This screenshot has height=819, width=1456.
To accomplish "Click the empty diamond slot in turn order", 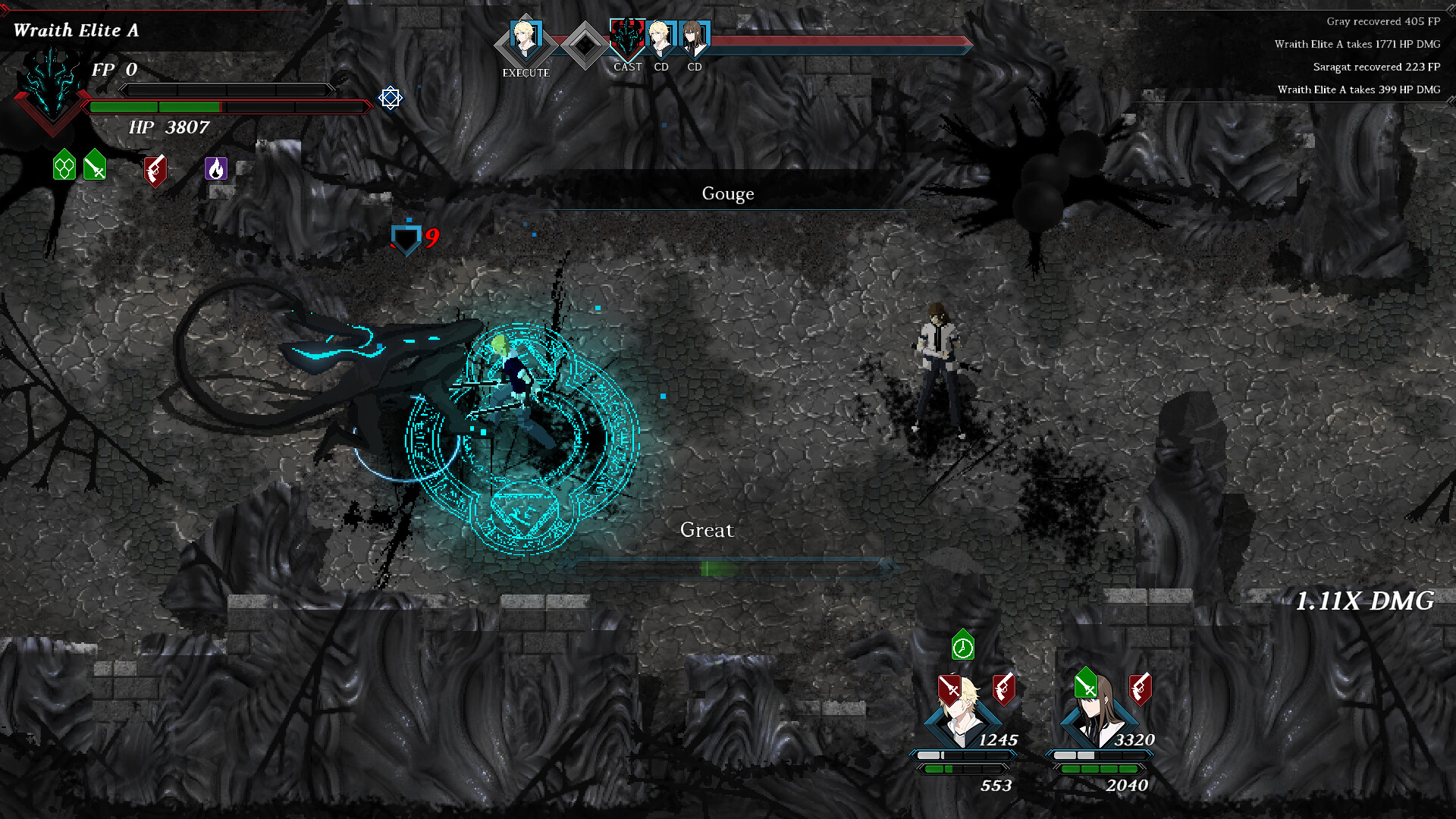I will tap(585, 45).
